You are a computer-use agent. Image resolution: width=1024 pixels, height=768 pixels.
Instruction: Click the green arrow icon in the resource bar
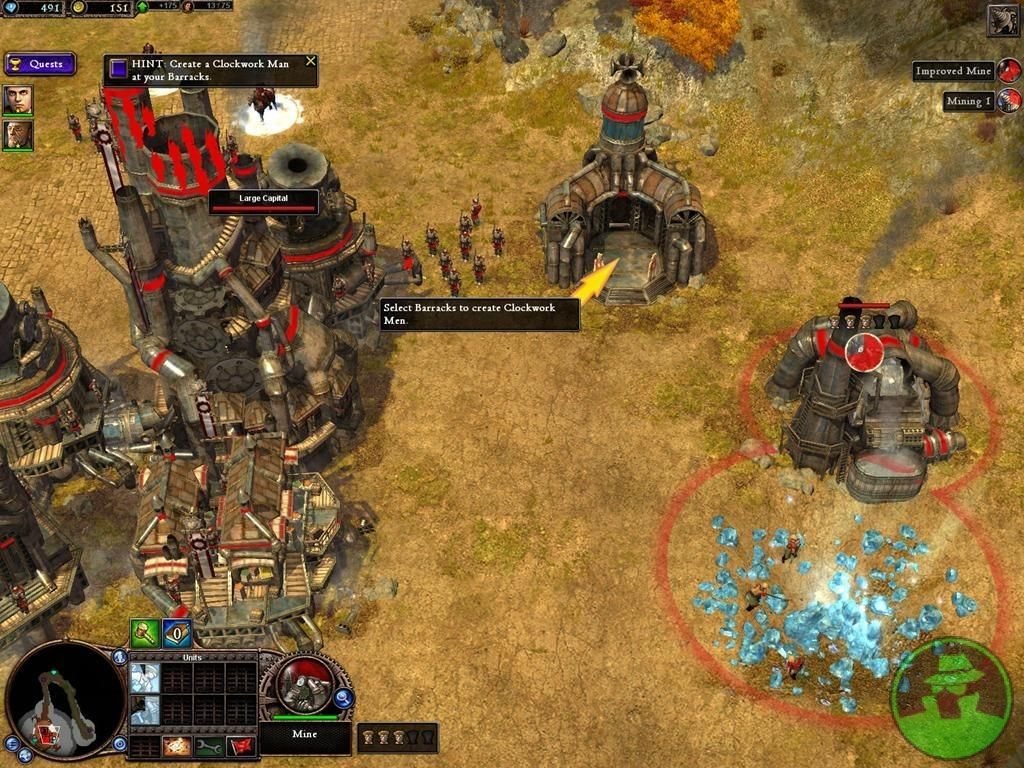tap(142, 6)
